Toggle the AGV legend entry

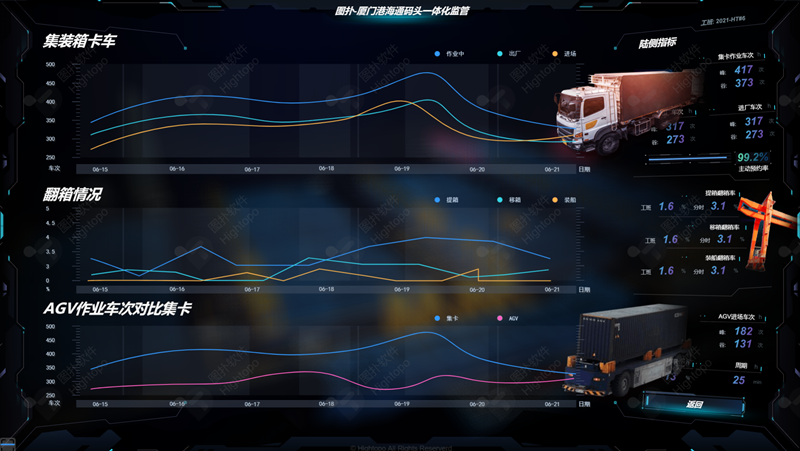tap(507, 318)
